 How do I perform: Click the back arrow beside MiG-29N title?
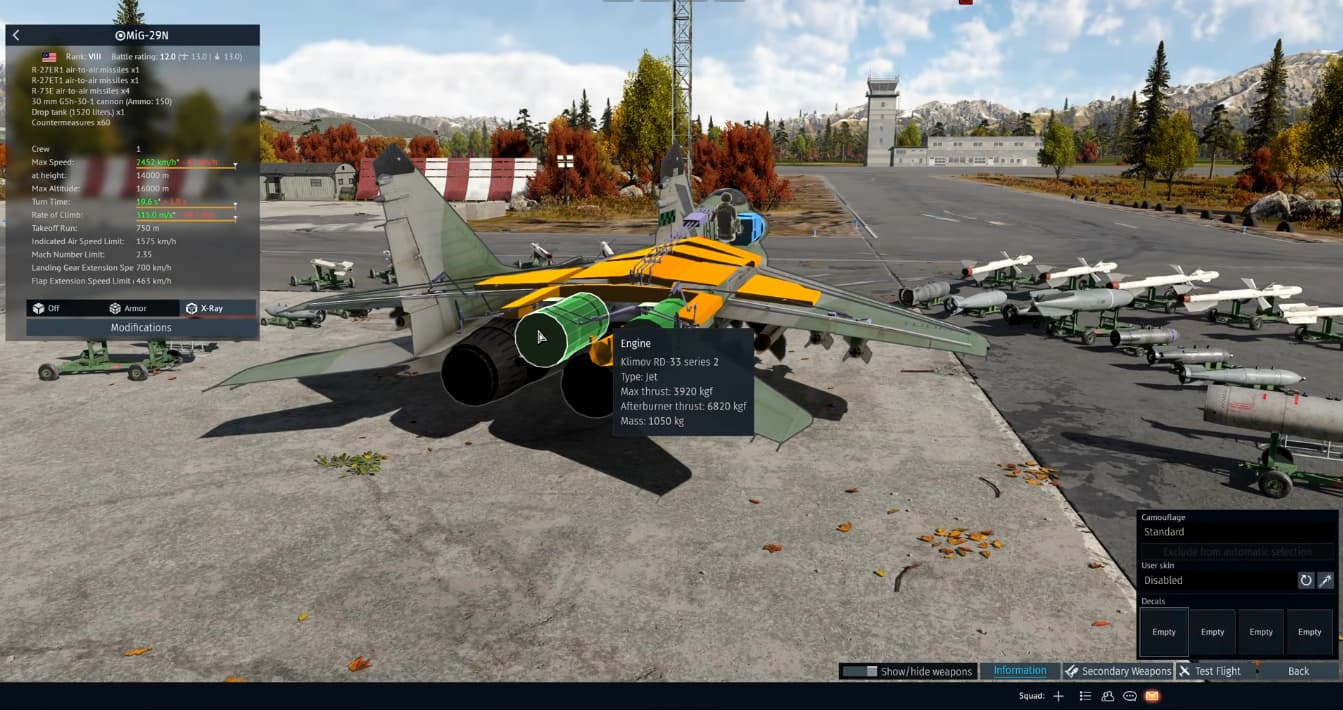coord(16,35)
